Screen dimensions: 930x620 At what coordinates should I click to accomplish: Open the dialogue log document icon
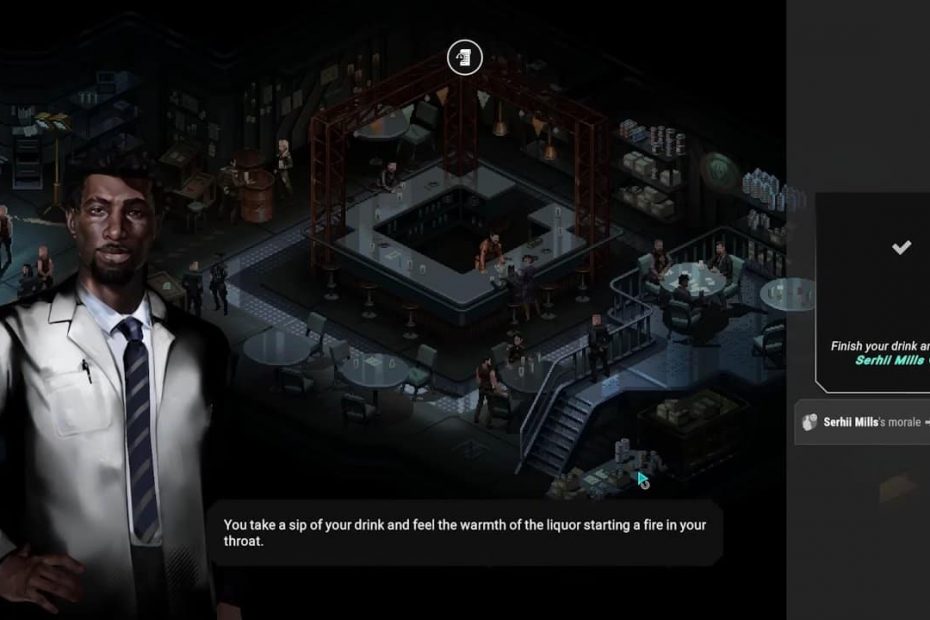pyautogui.click(x=464, y=58)
